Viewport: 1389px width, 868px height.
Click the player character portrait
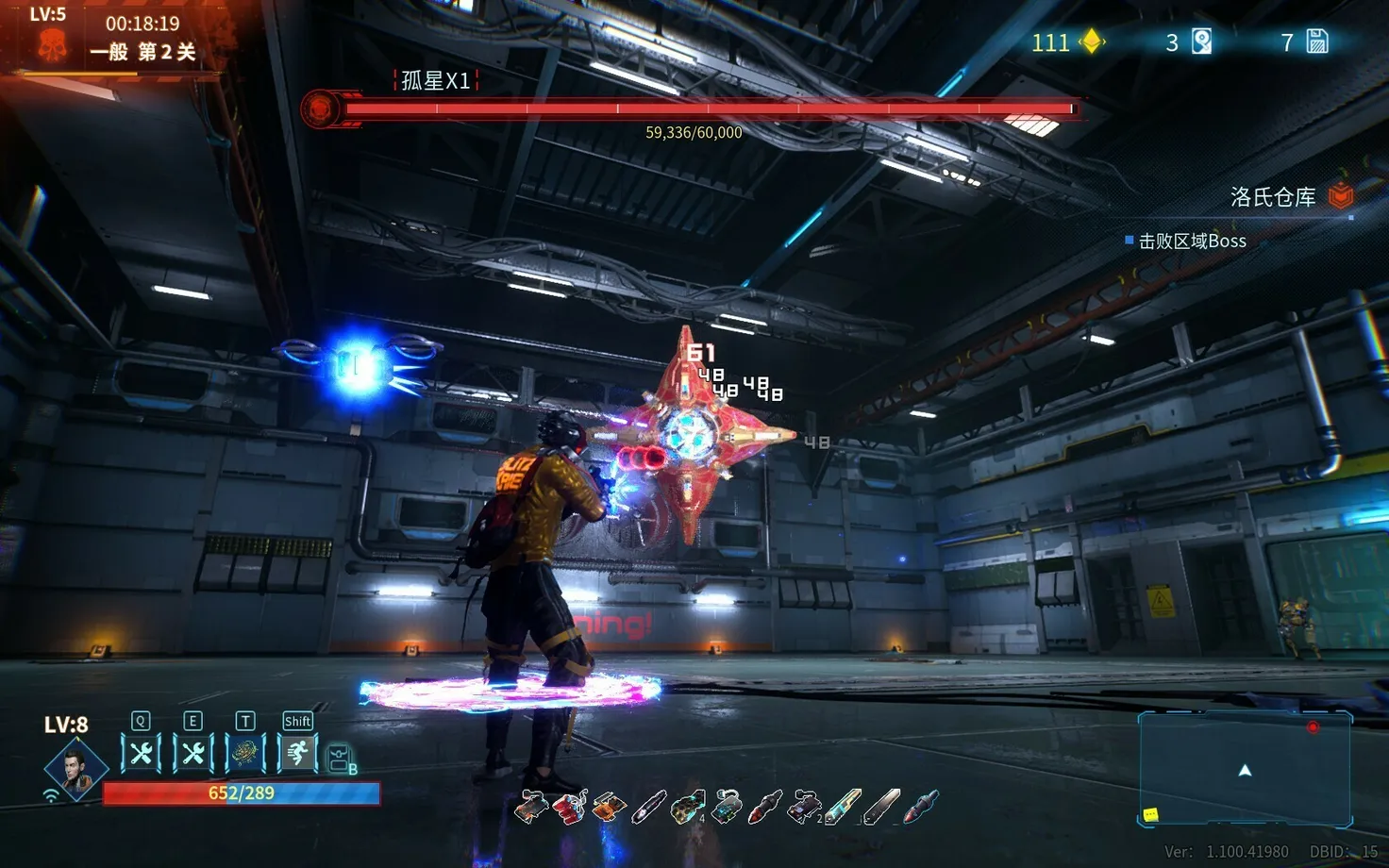coord(75,768)
